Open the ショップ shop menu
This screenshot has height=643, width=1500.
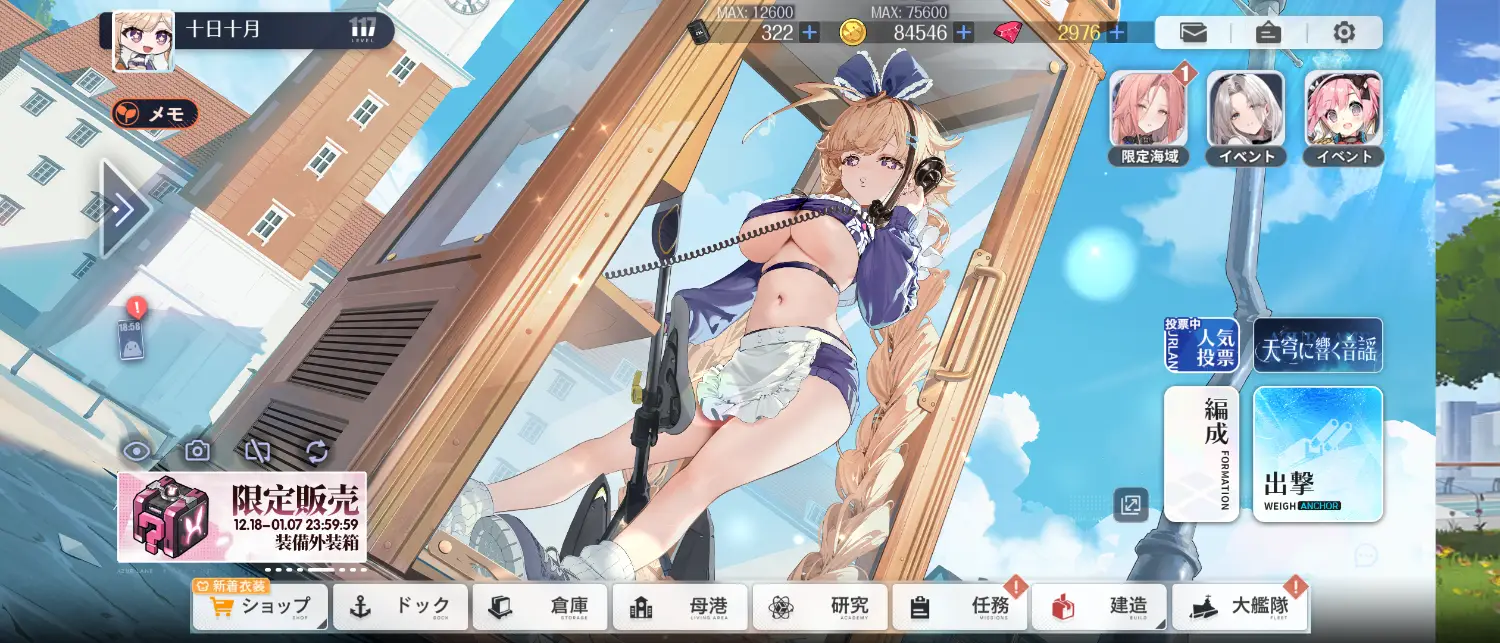click(260, 607)
